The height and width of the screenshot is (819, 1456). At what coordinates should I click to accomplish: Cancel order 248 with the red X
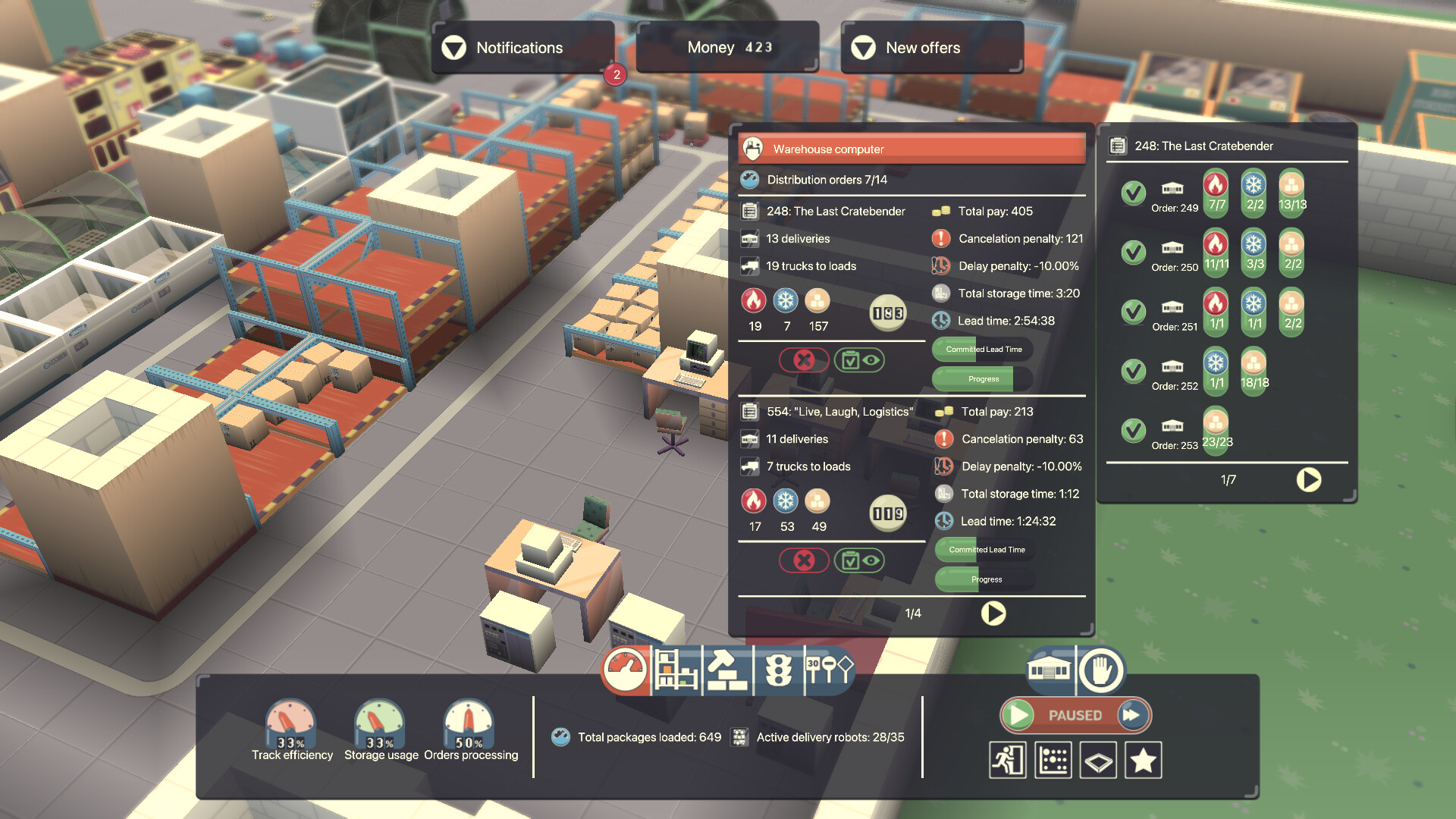coord(803,360)
